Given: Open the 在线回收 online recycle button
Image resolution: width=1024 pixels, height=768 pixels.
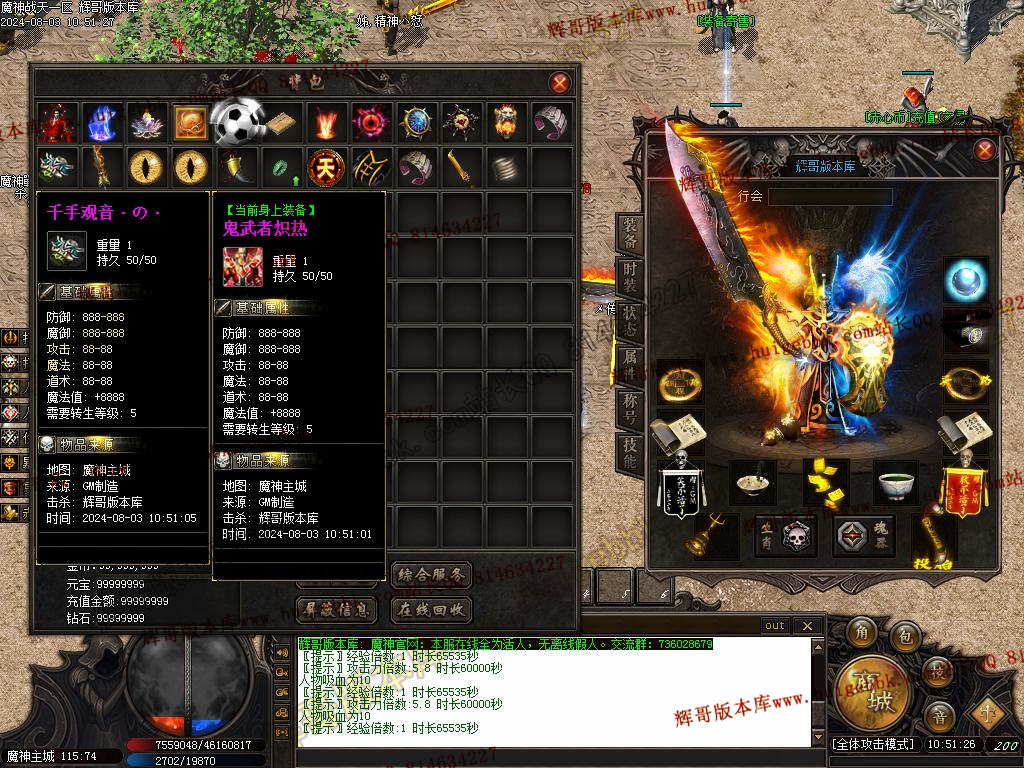Looking at the screenshot, I should tap(430, 609).
